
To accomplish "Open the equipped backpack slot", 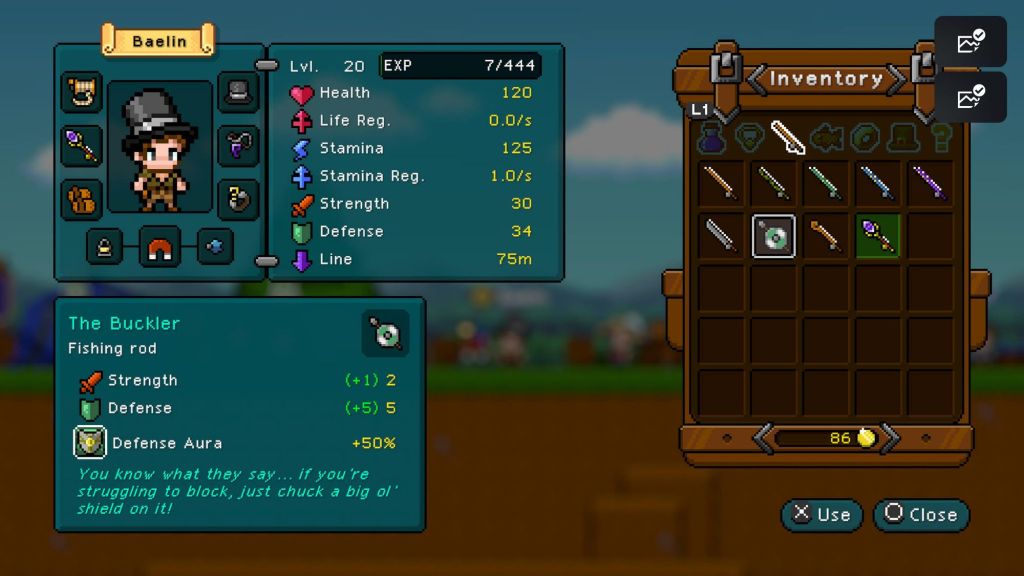I will pyautogui.click(x=81, y=199).
